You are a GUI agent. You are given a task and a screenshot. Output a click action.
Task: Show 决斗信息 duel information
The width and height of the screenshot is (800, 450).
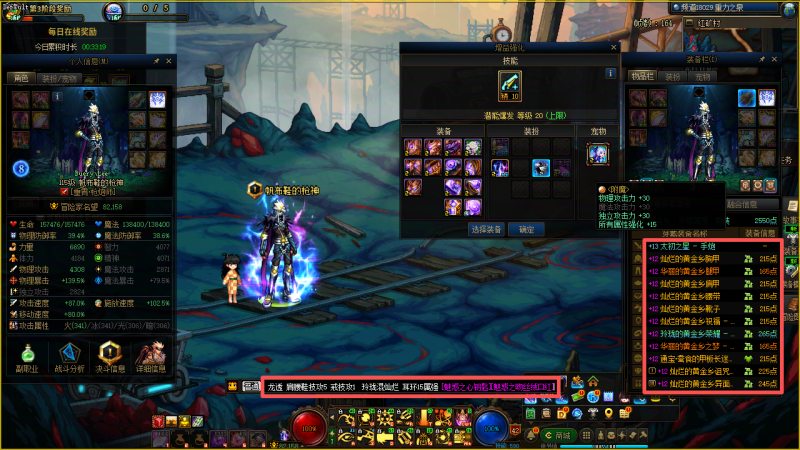tap(108, 357)
